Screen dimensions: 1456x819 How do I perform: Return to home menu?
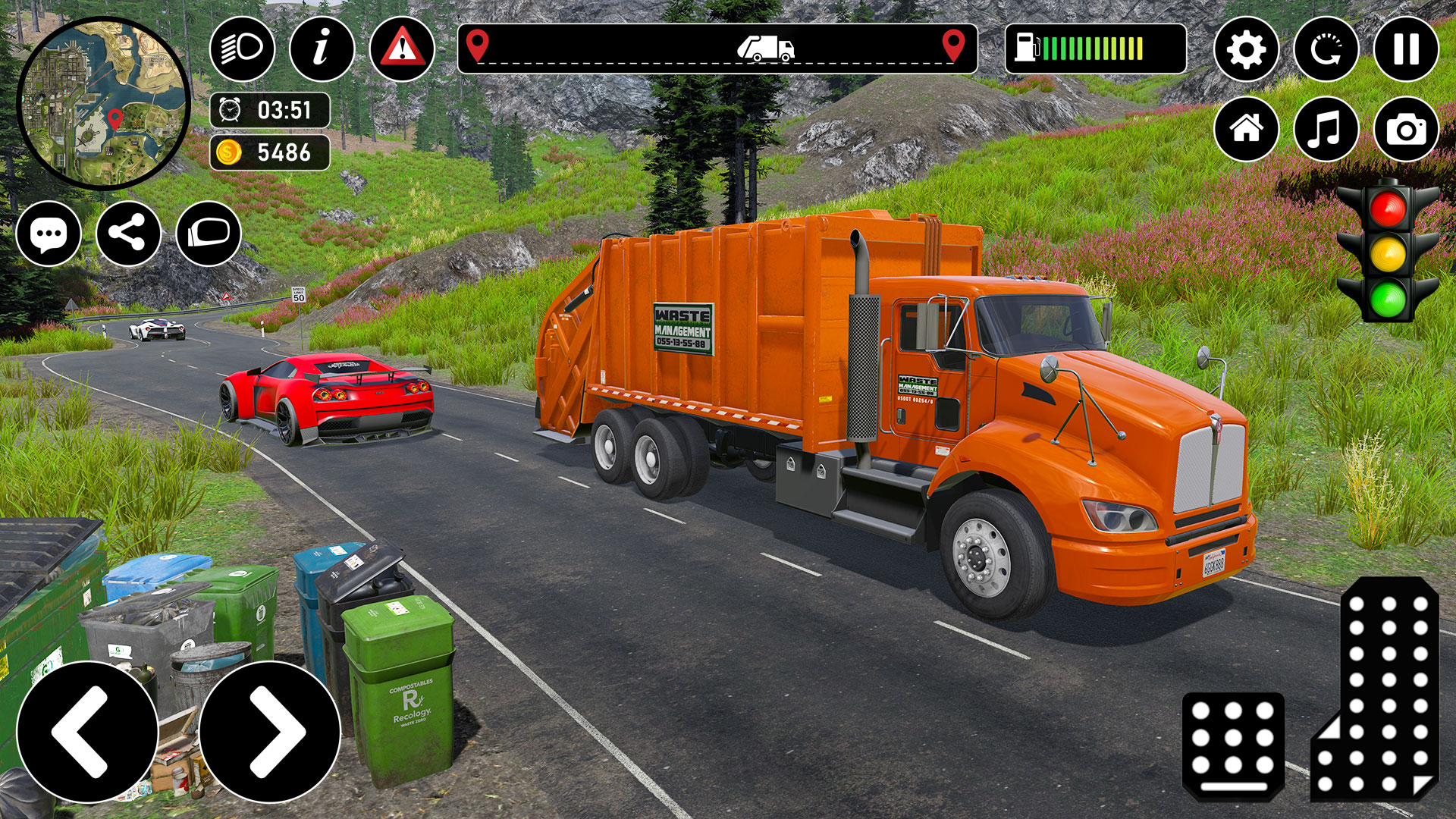pos(1246,127)
